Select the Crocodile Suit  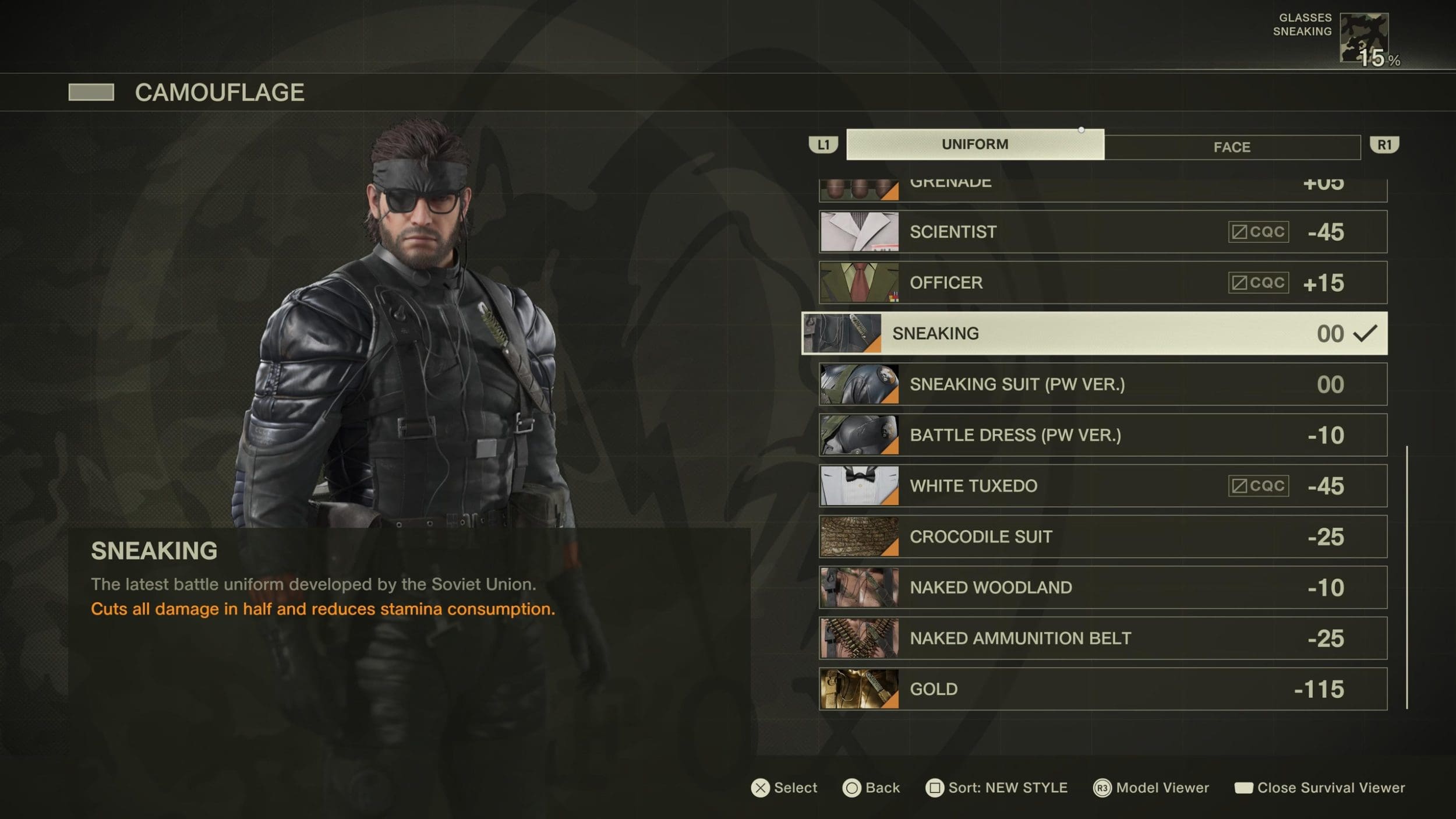1102,536
